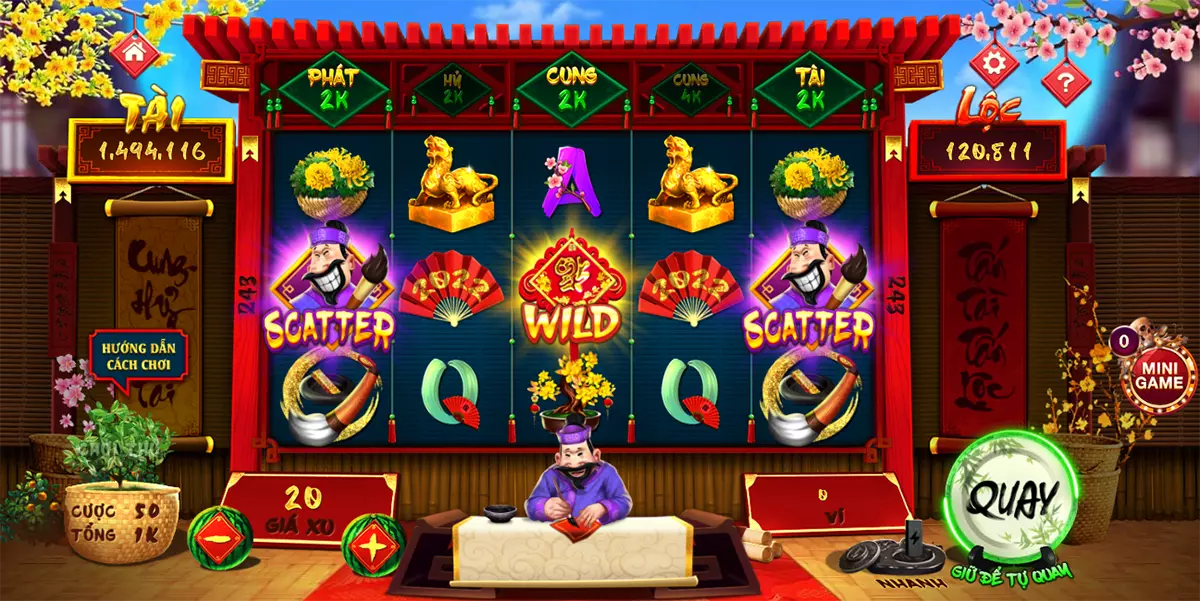Open the Mini Game

click(1157, 376)
